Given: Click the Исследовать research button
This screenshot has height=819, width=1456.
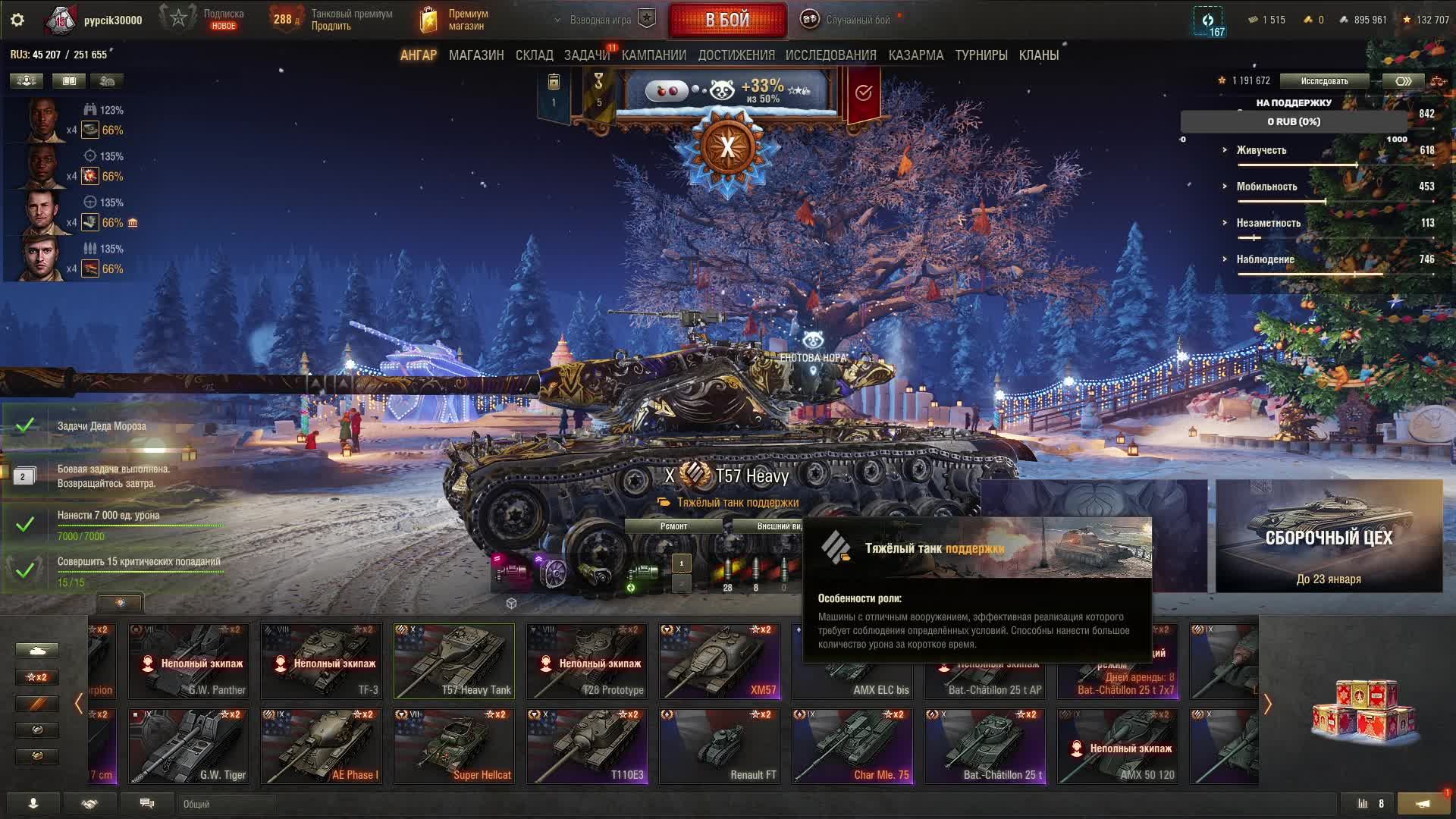Looking at the screenshot, I should click(x=1324, y=81).
